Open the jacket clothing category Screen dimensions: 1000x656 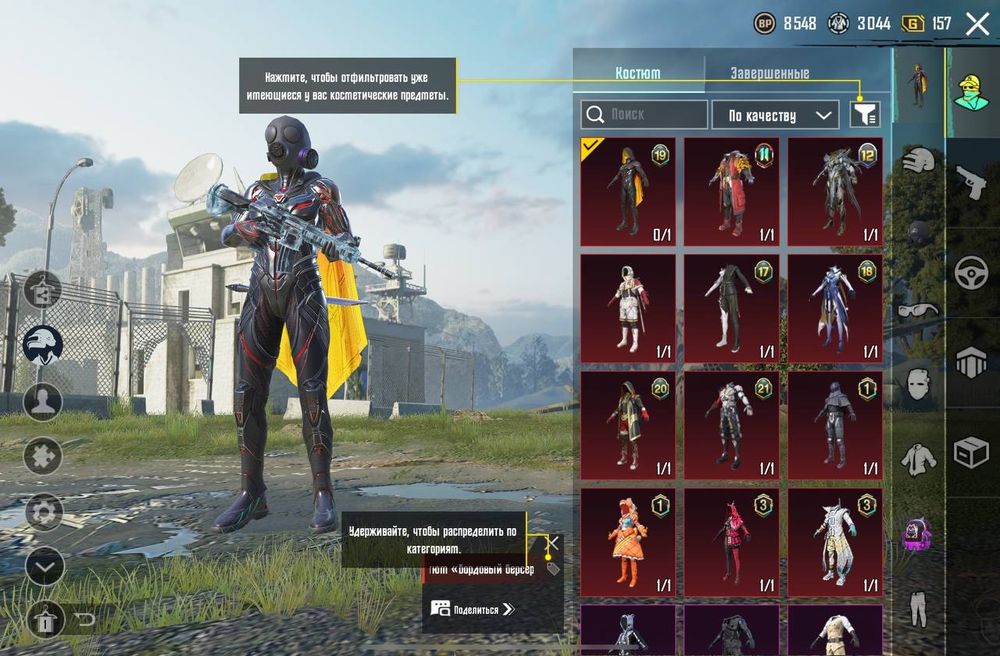pyautogui.click(x=917, y=458)
